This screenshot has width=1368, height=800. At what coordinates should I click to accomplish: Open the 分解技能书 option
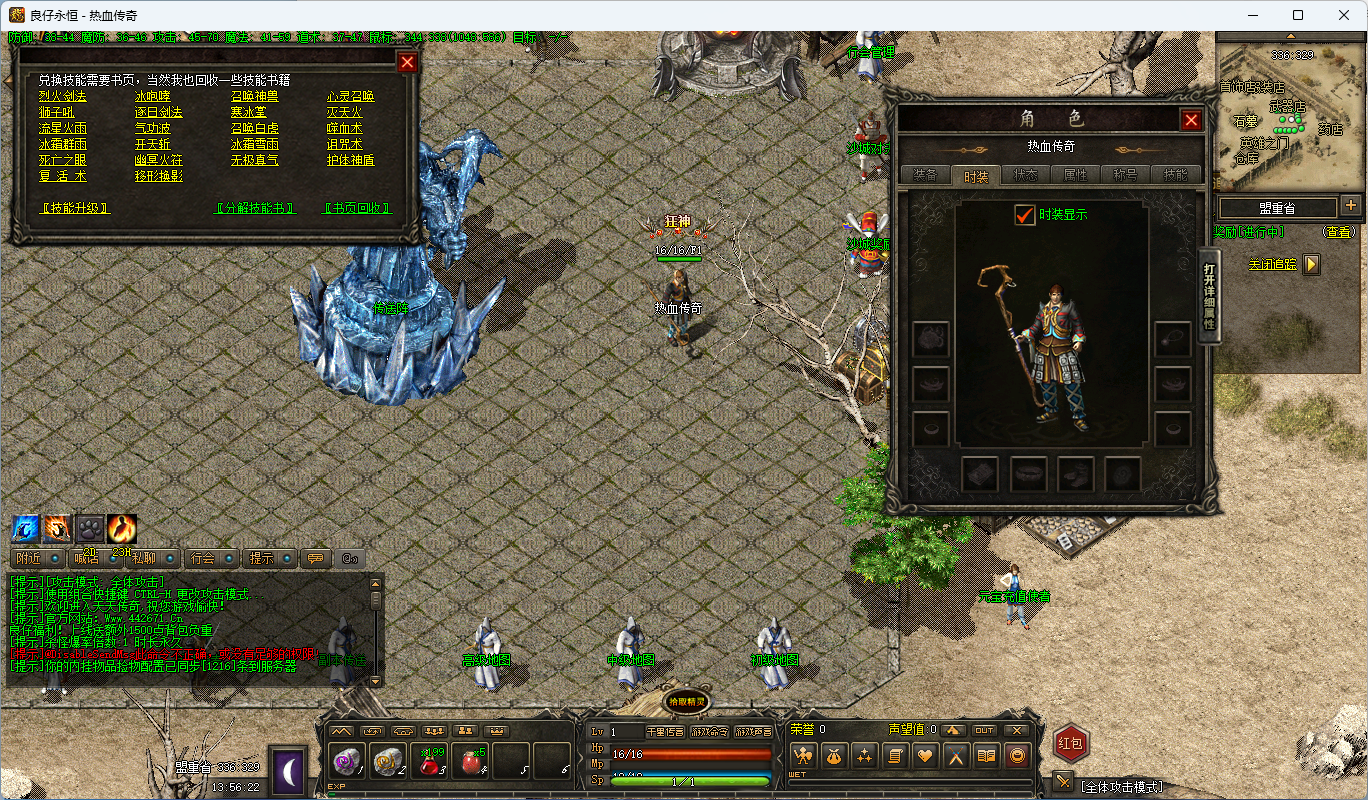pos(256,208)
